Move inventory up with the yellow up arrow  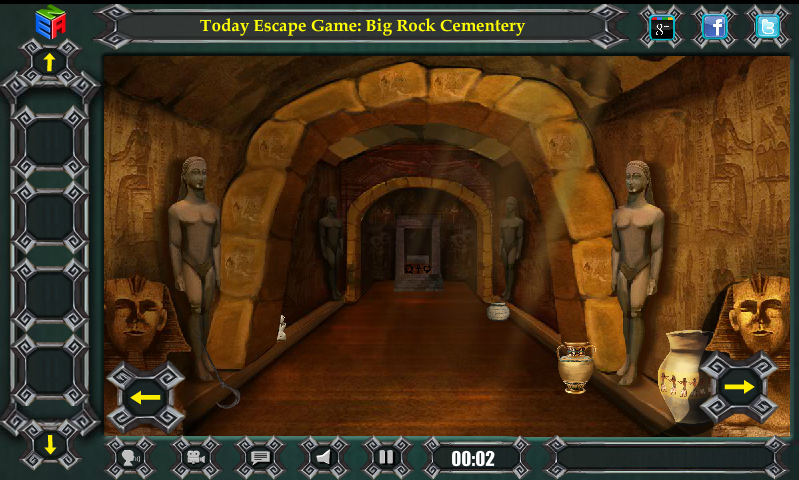[49, 62]
